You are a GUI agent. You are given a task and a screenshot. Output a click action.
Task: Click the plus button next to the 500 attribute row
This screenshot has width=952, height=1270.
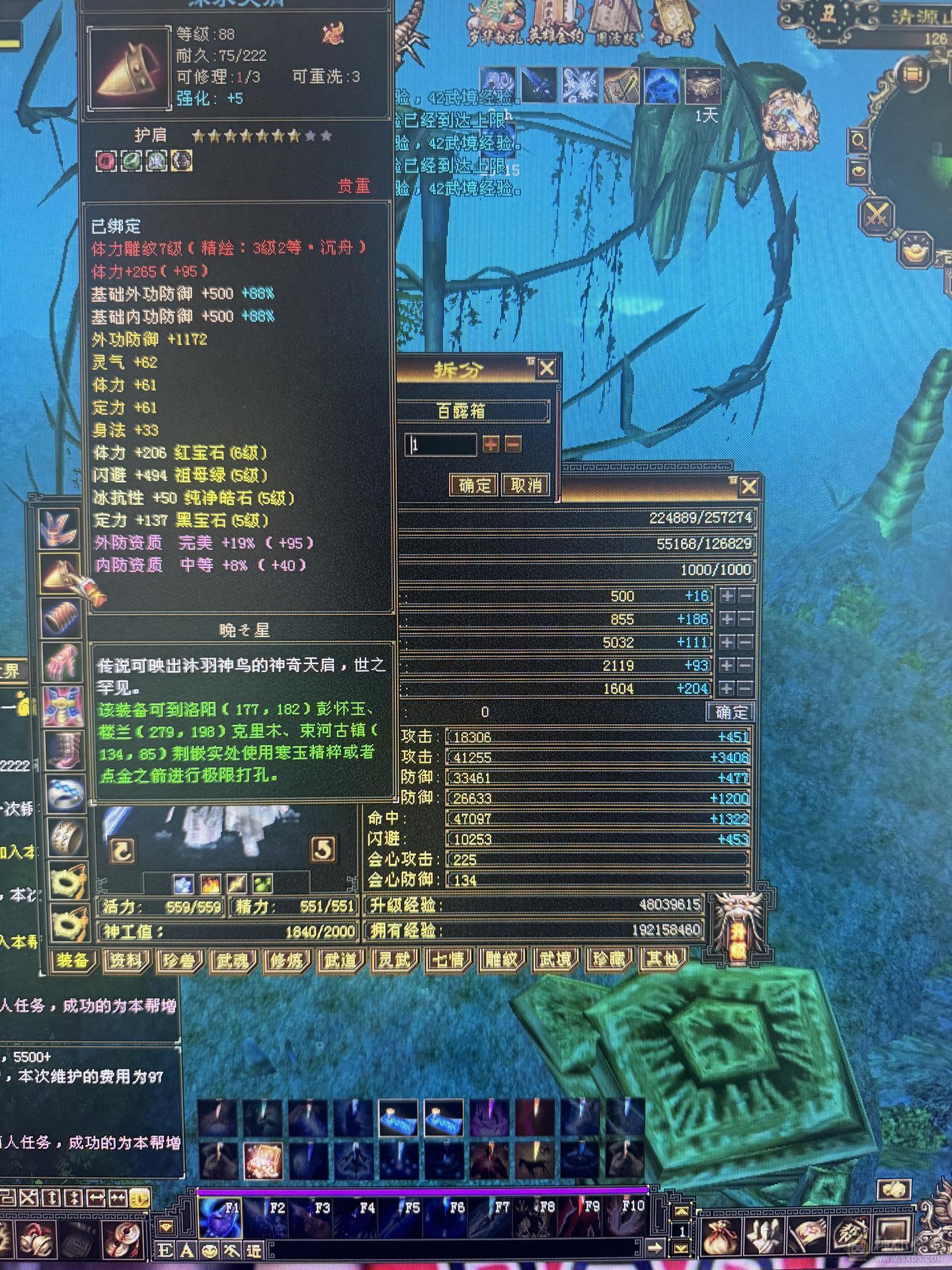point(725,595)
